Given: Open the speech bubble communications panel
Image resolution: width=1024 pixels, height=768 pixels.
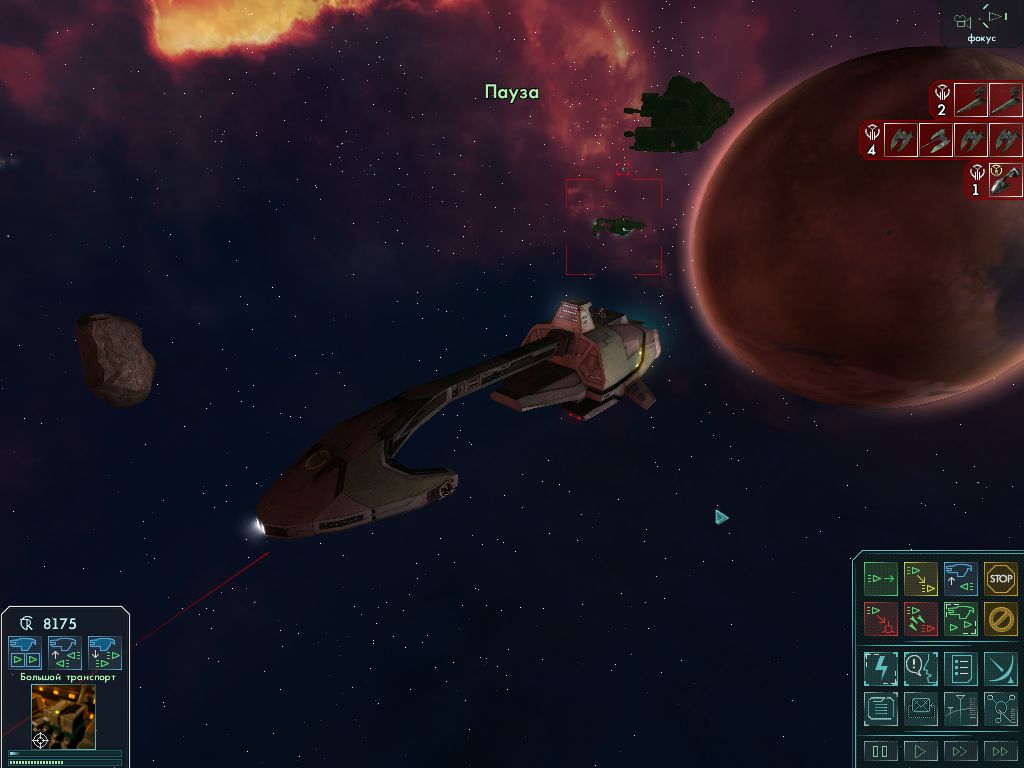Looking at the screenshot, I should coord(920,668).
